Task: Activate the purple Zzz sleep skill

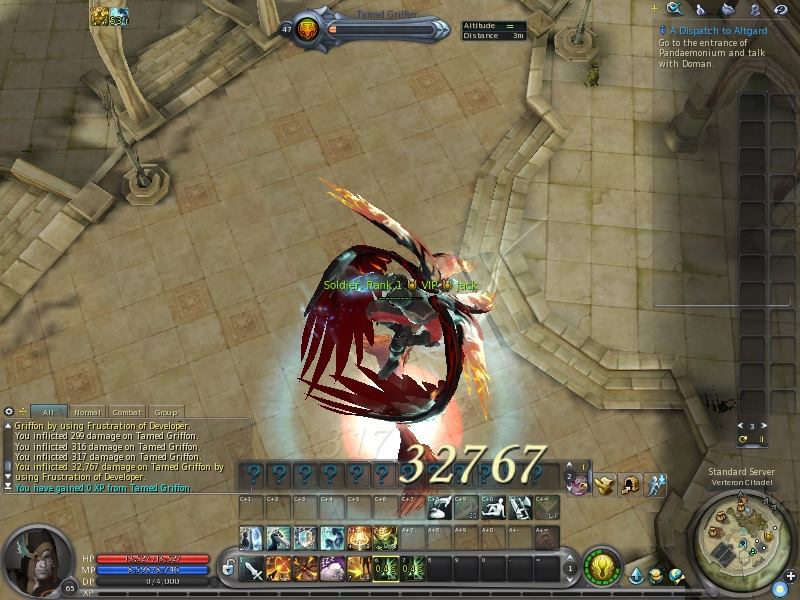Action: 329,570
